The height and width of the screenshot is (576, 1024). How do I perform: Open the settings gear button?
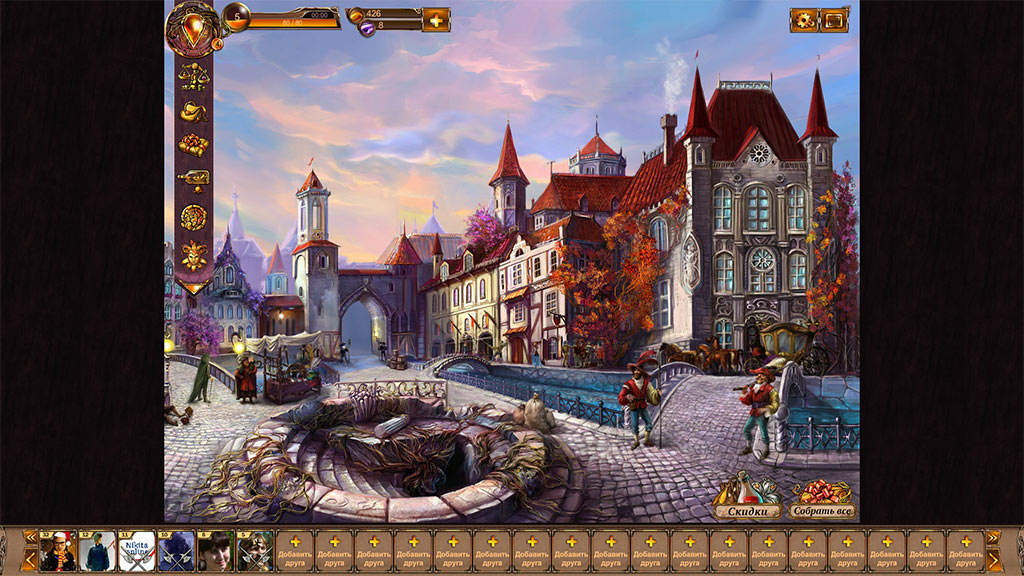click(x=804, y=20)
